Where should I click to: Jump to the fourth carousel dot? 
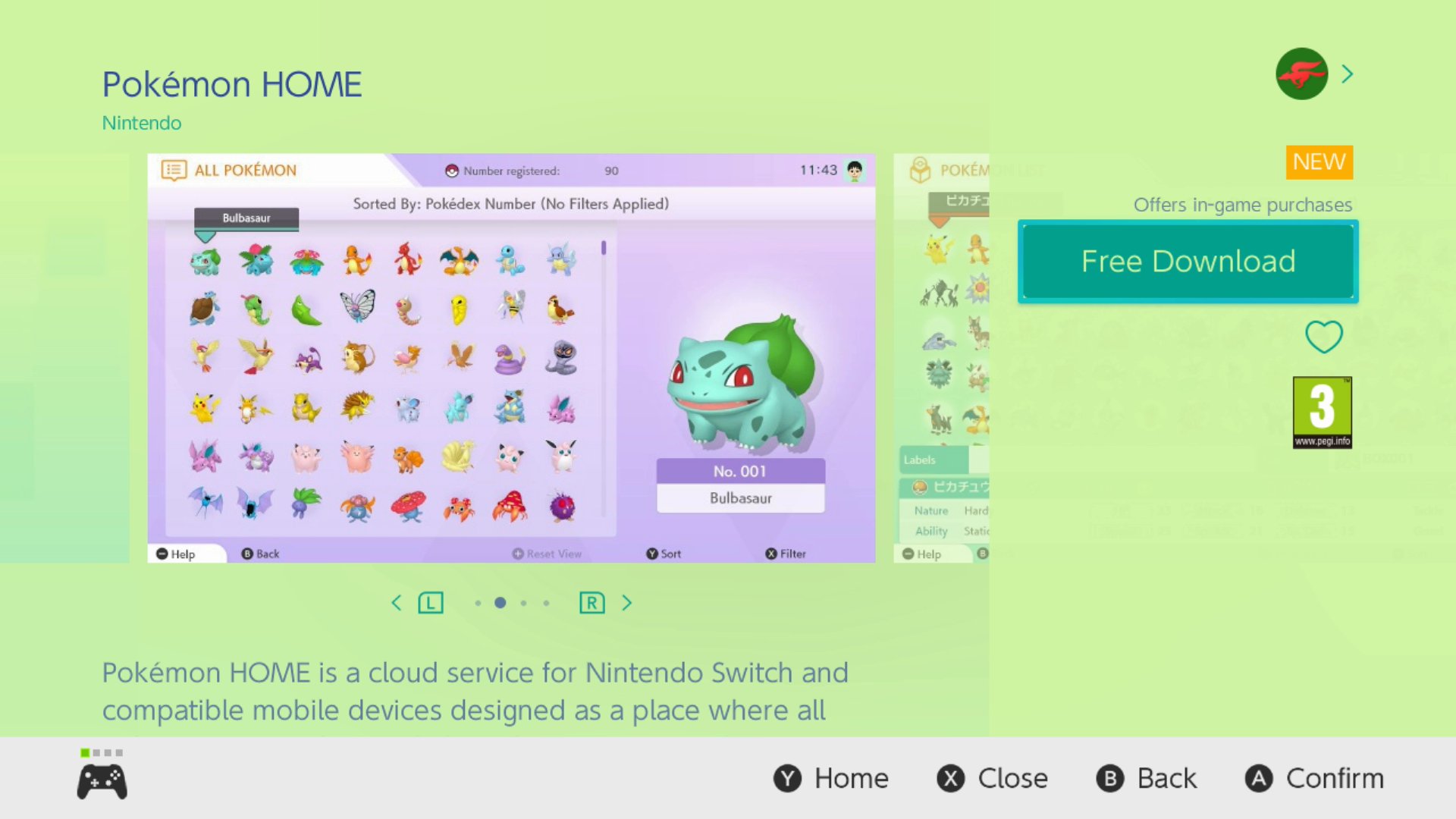(x=546, y=603)
